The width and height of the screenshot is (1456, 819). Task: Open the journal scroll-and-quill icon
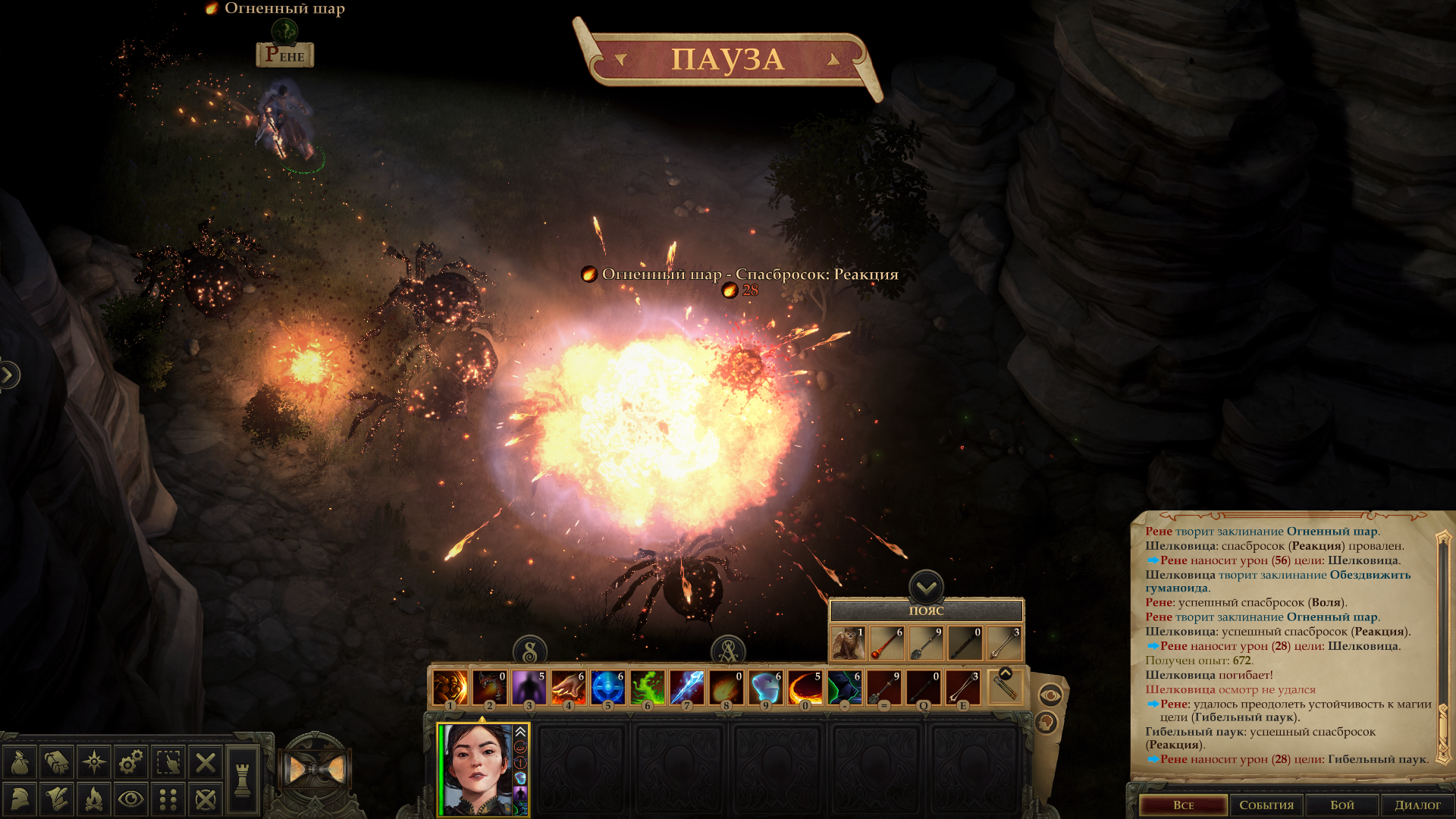(57, 799)
